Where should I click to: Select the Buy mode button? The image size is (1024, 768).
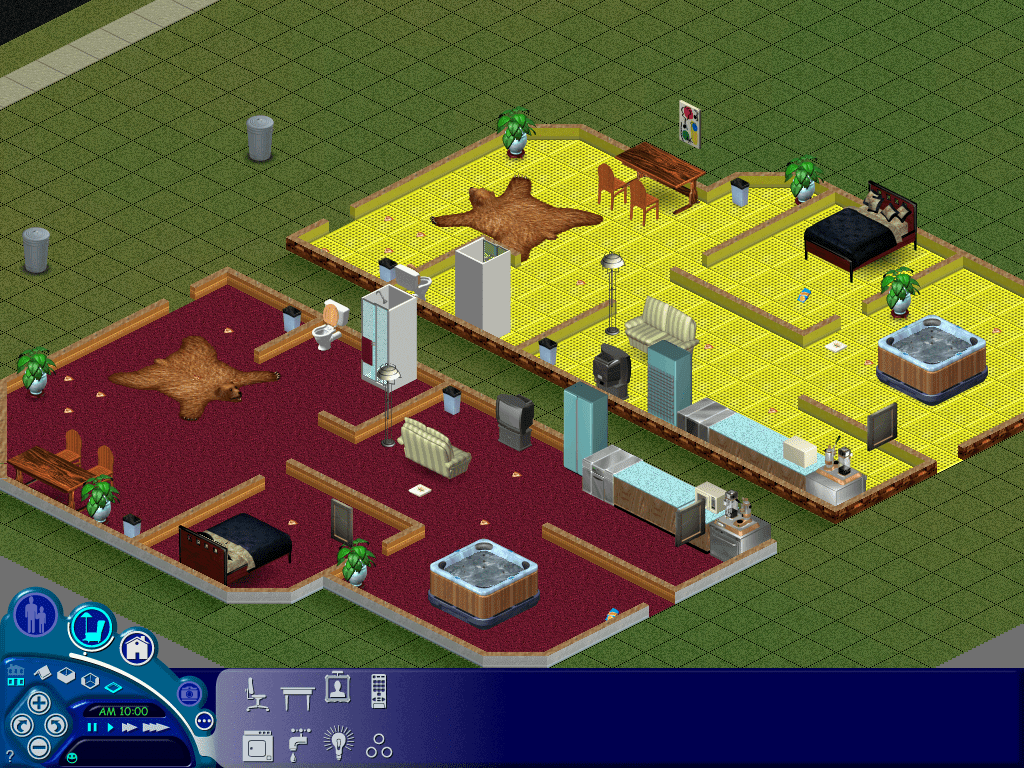pyautogui.click(x=93, y=627)
